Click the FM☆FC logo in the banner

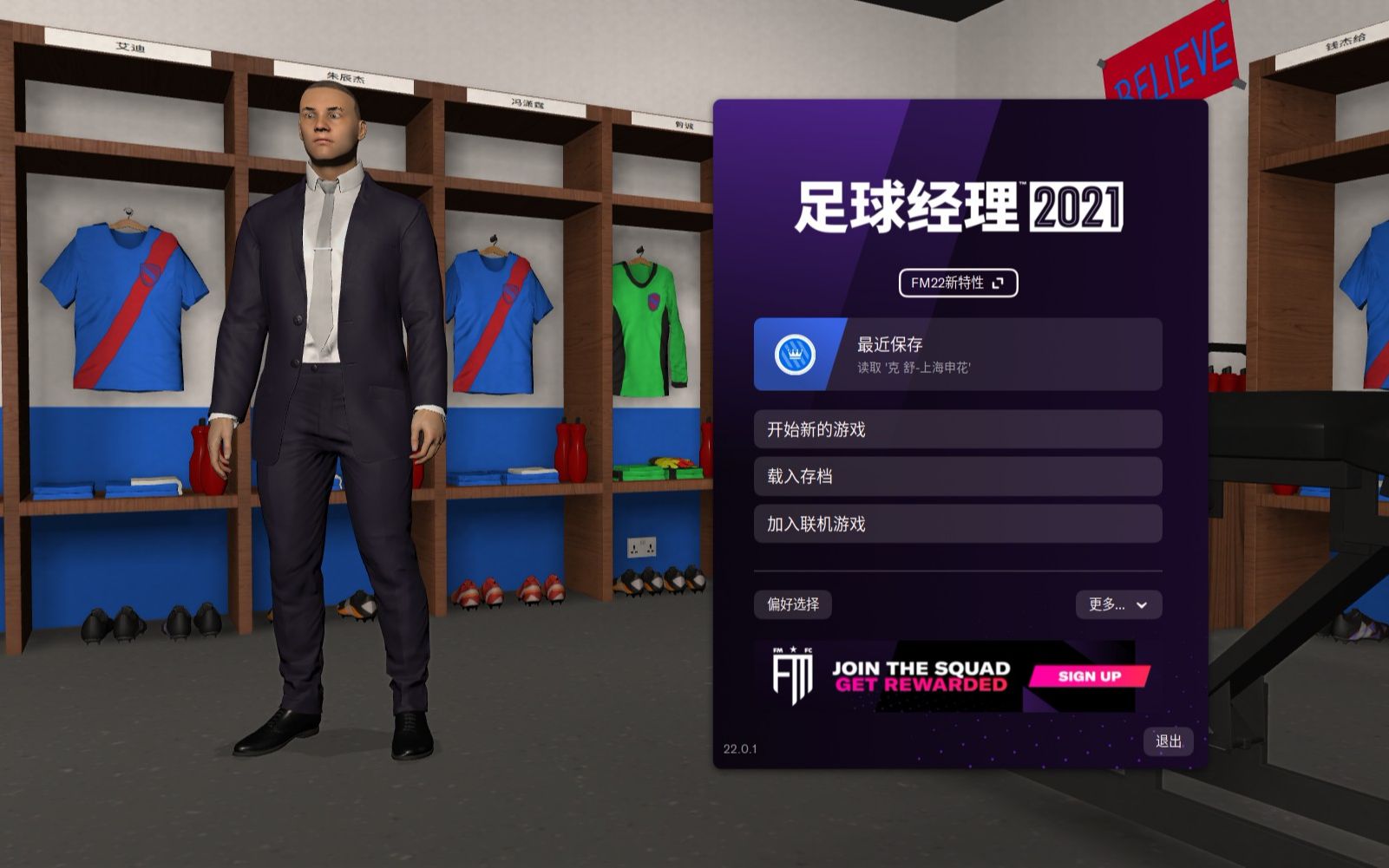794,675
